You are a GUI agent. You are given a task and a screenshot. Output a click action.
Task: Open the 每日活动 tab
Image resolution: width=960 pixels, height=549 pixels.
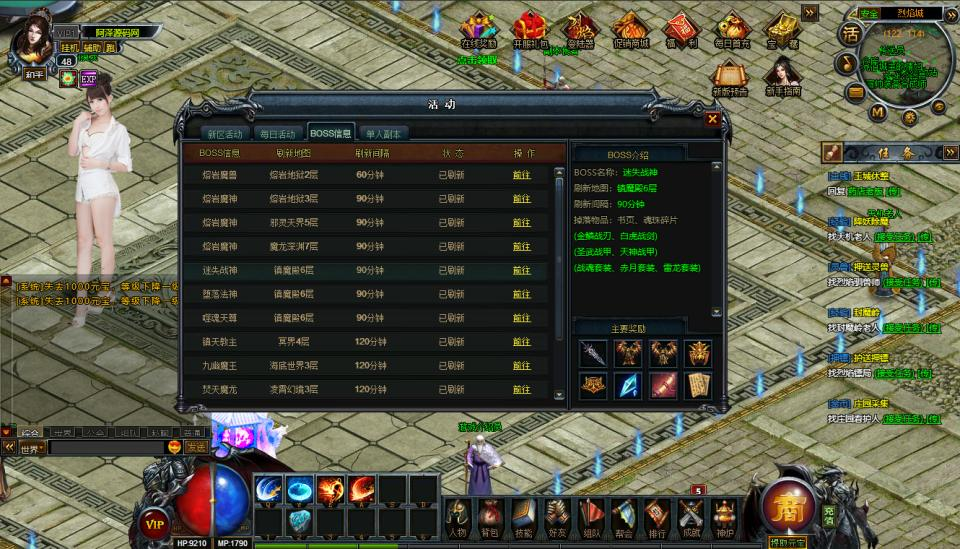pyautogui.click(x=277, y=134)
